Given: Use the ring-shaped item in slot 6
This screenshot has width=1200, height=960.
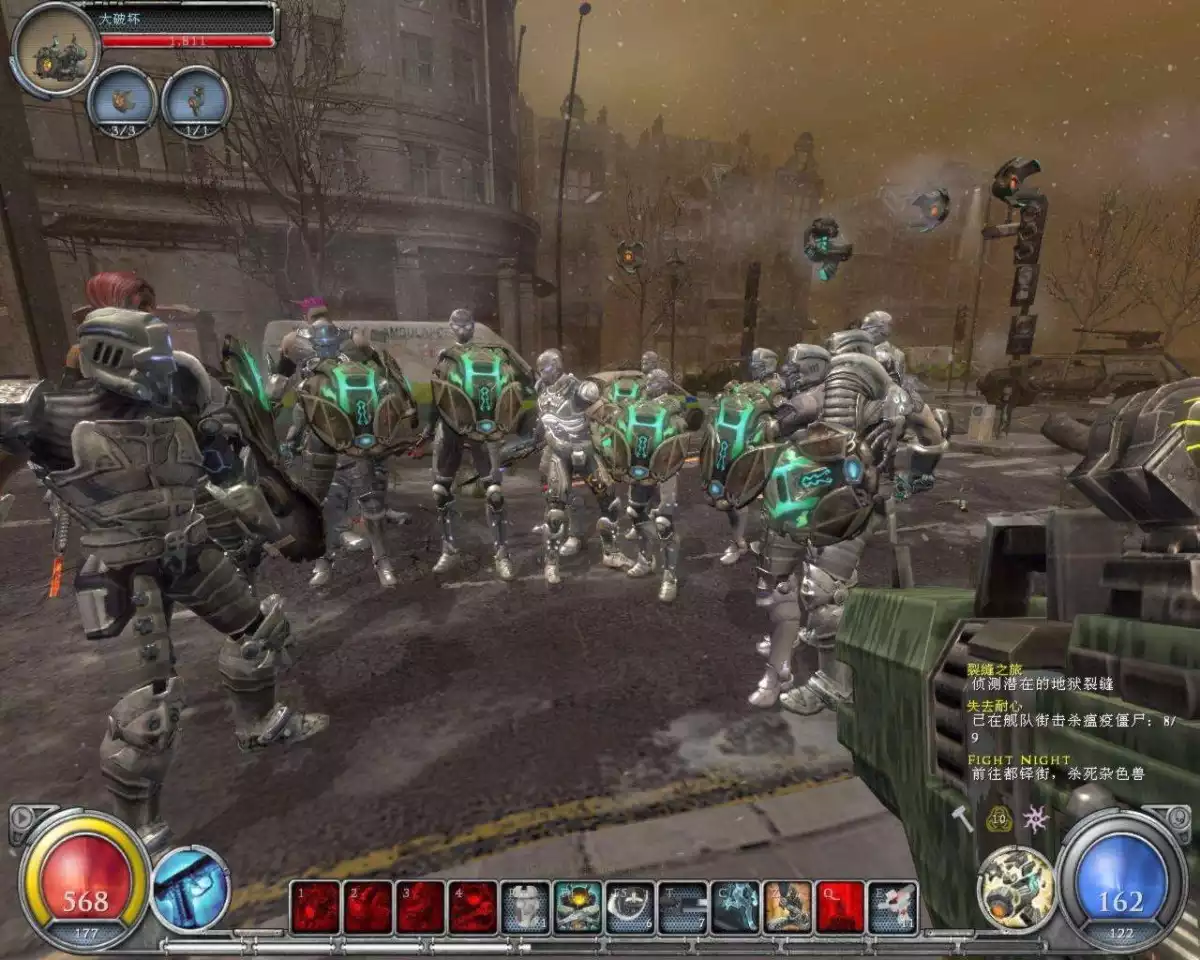Looking at the screenshot, I should tap(630, 907).
